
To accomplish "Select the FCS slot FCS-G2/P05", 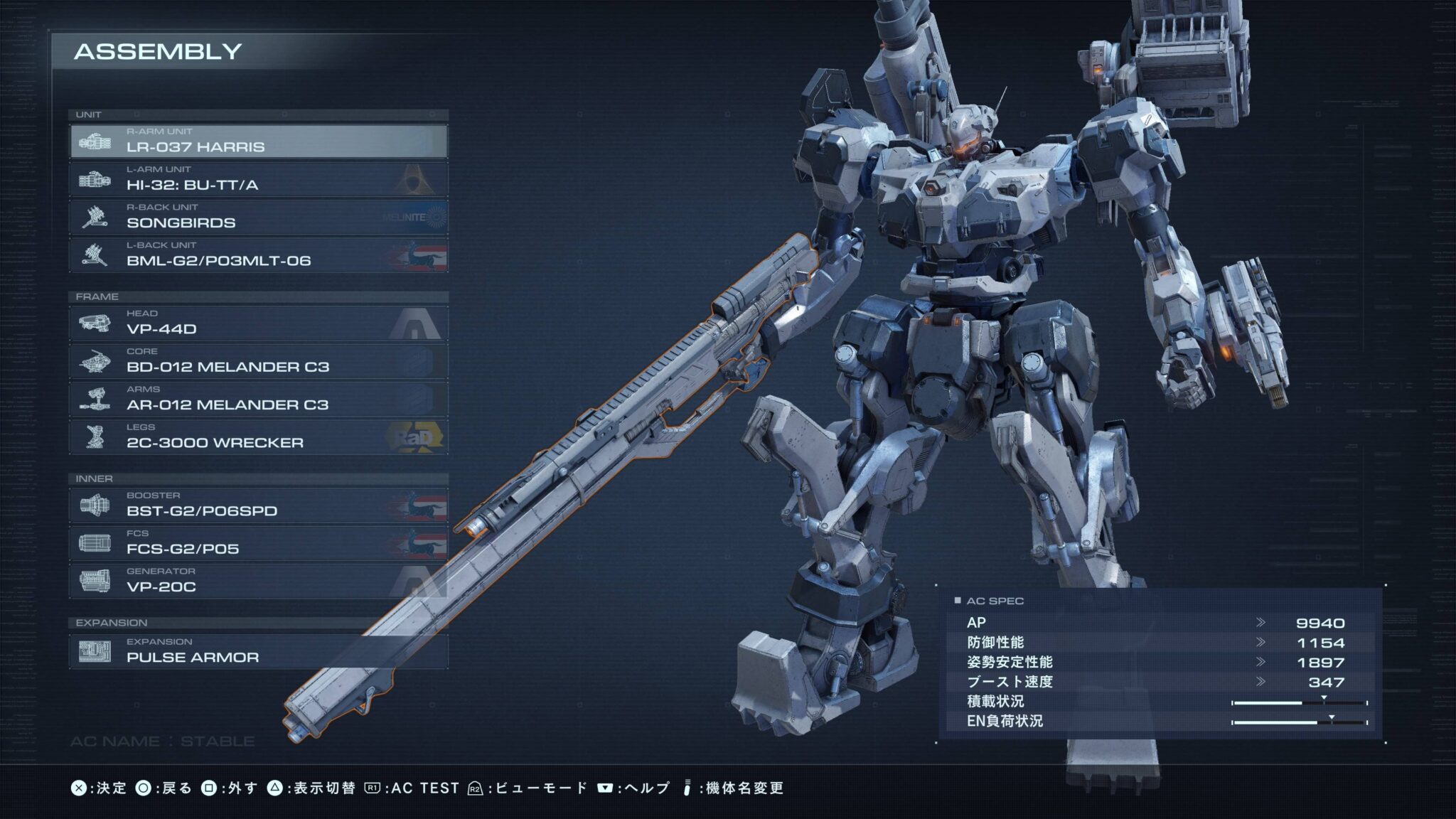I will click(259, 543).
